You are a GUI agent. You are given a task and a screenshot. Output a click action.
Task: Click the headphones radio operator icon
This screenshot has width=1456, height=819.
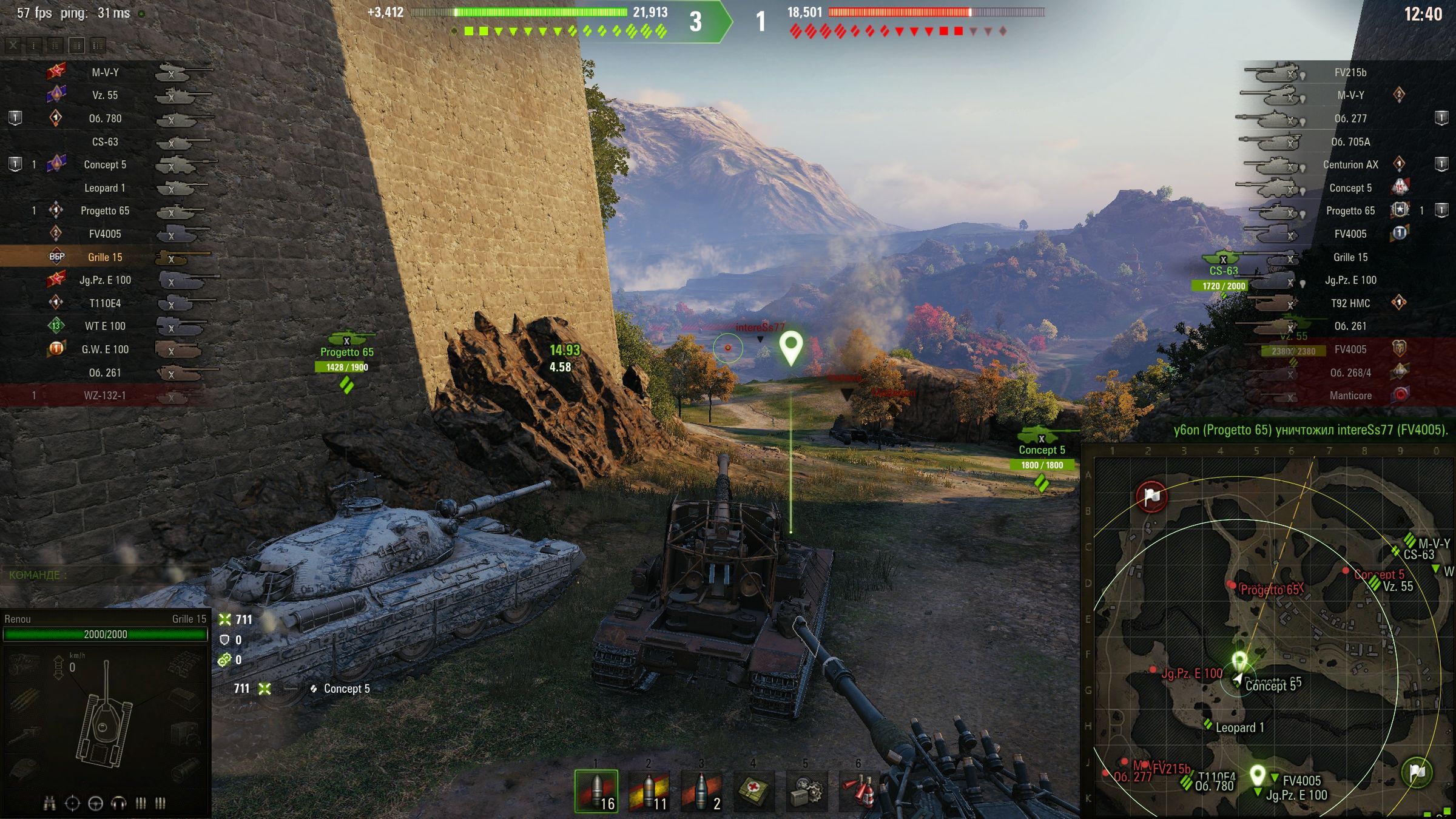click(118, 804)
